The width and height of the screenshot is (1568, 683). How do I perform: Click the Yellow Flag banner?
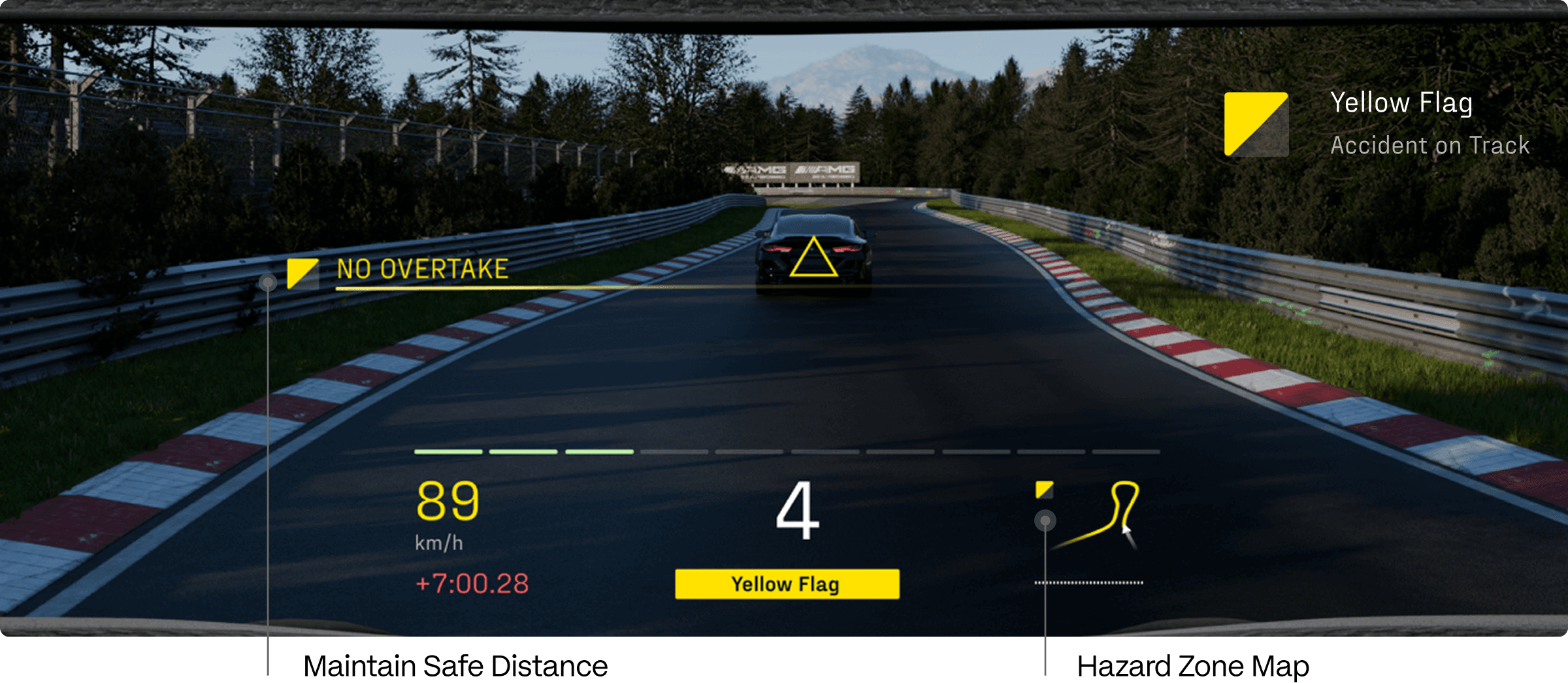point(787,584)
